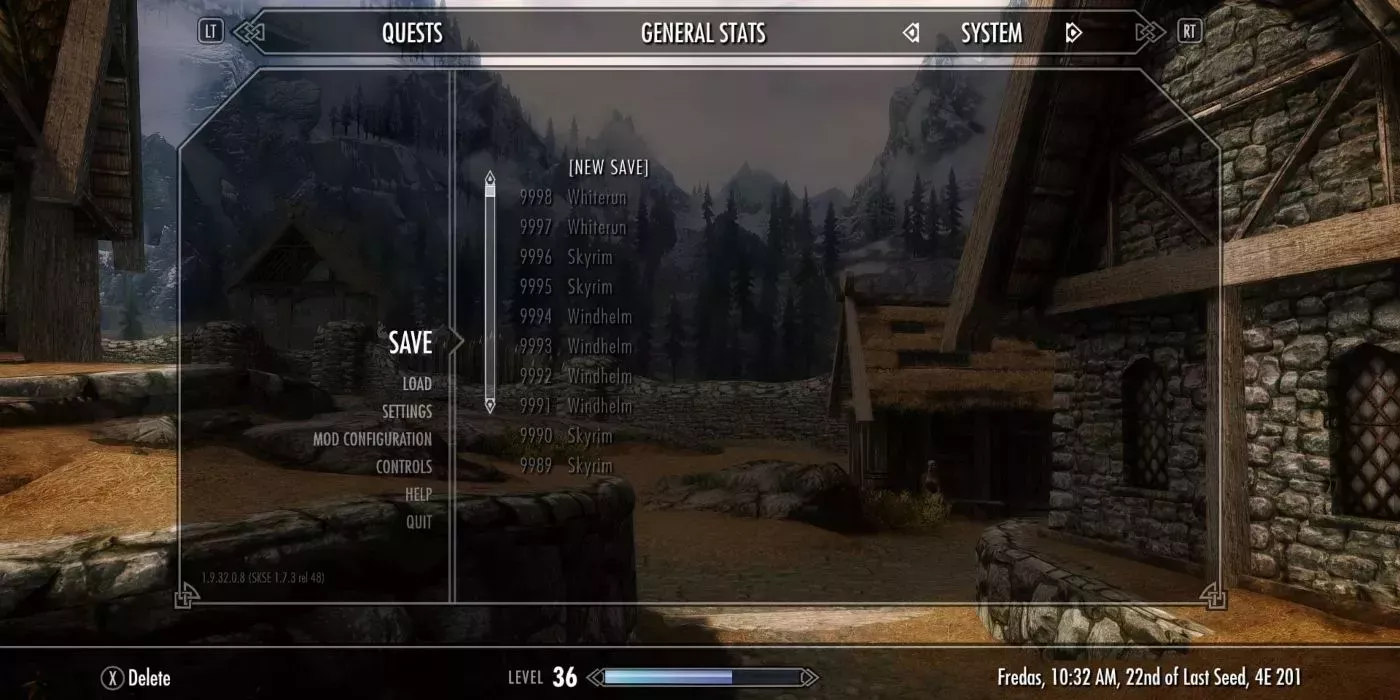This screenshot has width=1400, height=700.
Task: Switch to the Quests tab
Action: [x=411, y=33]
